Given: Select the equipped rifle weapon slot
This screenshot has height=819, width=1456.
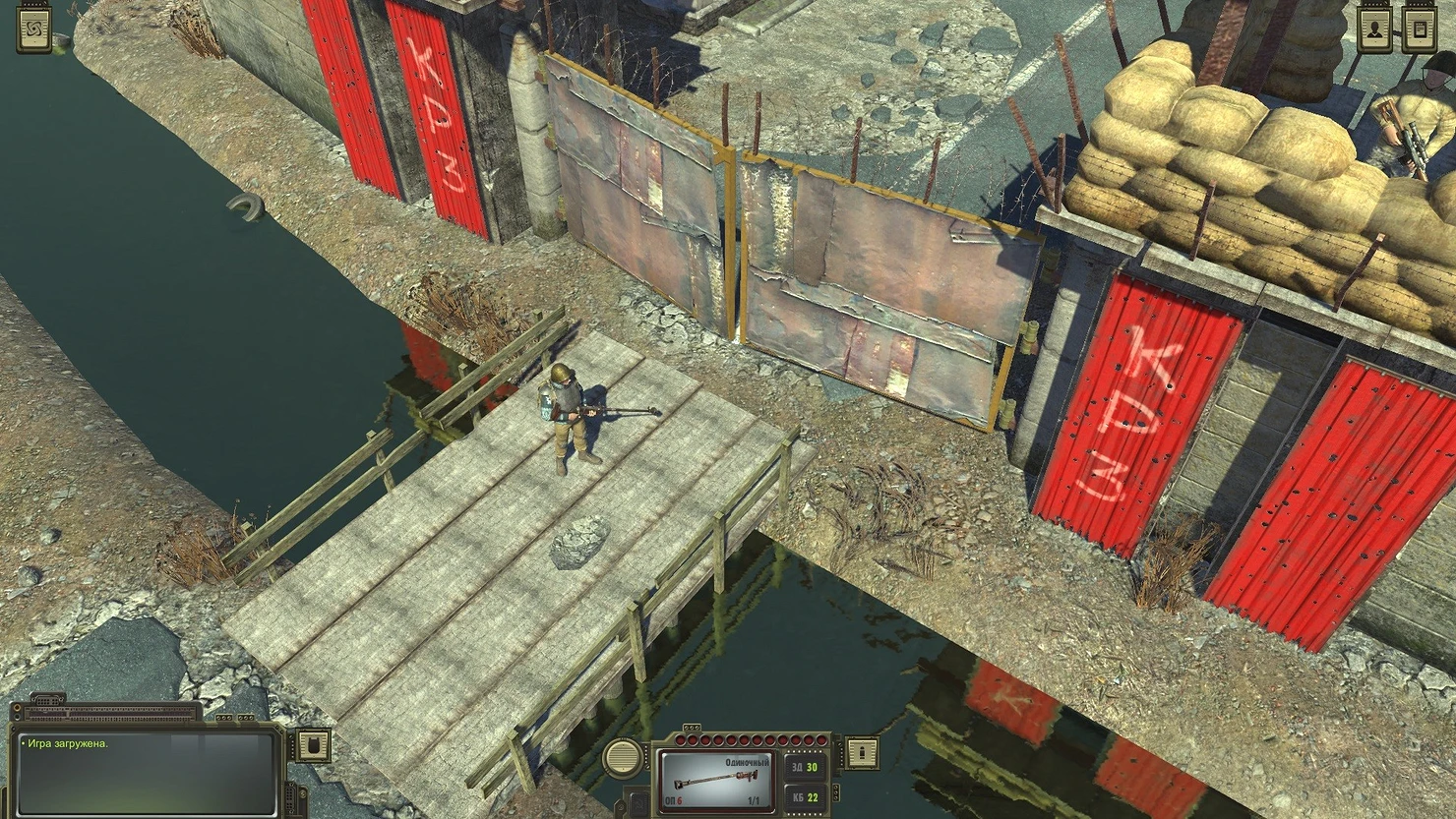Looking at the screenshot, I should pos(714,780).
